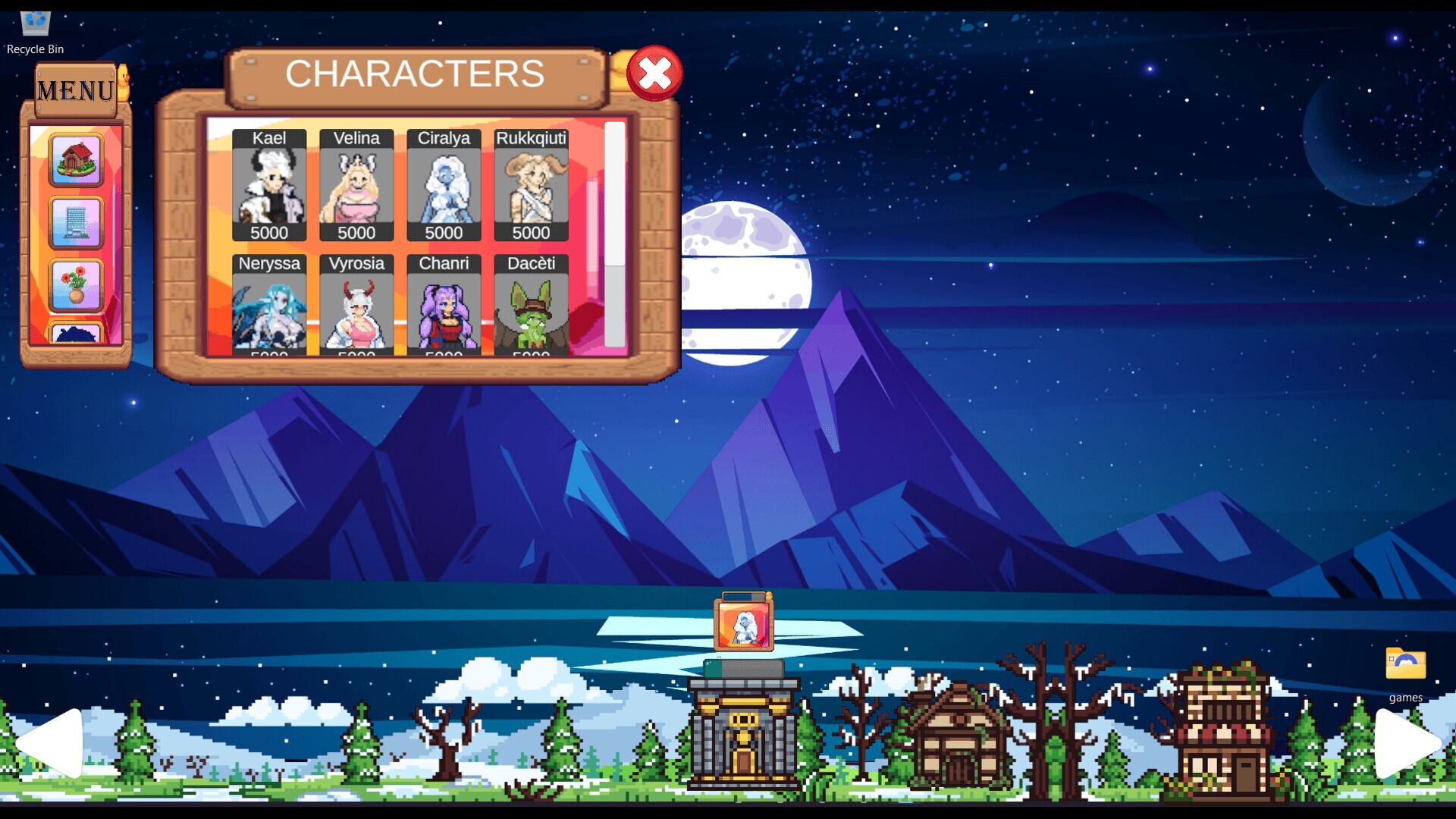The image size is (1456, 819).
Task: Click the character portrait above the tower
Action: point(743,626)
